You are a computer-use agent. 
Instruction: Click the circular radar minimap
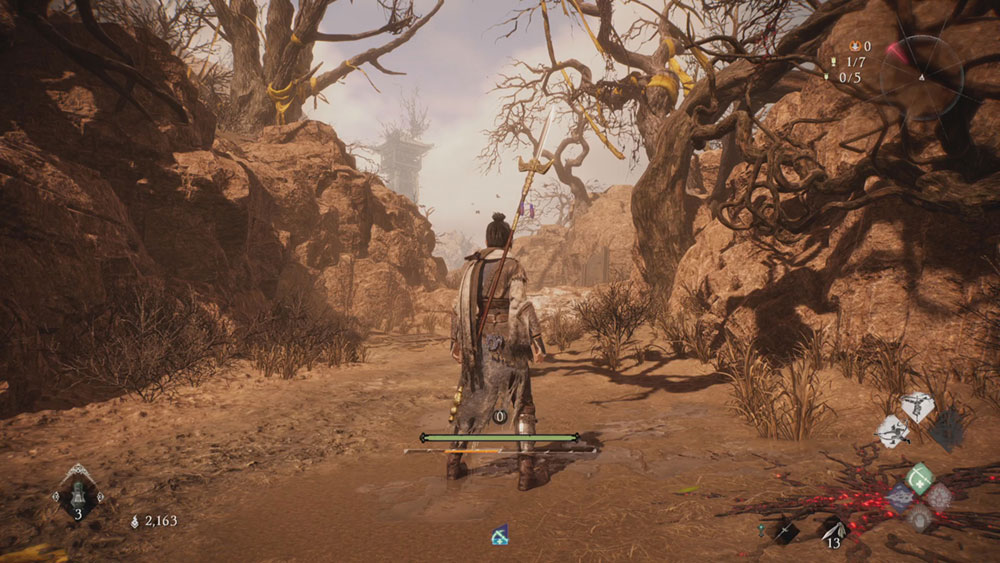point(920,78)
